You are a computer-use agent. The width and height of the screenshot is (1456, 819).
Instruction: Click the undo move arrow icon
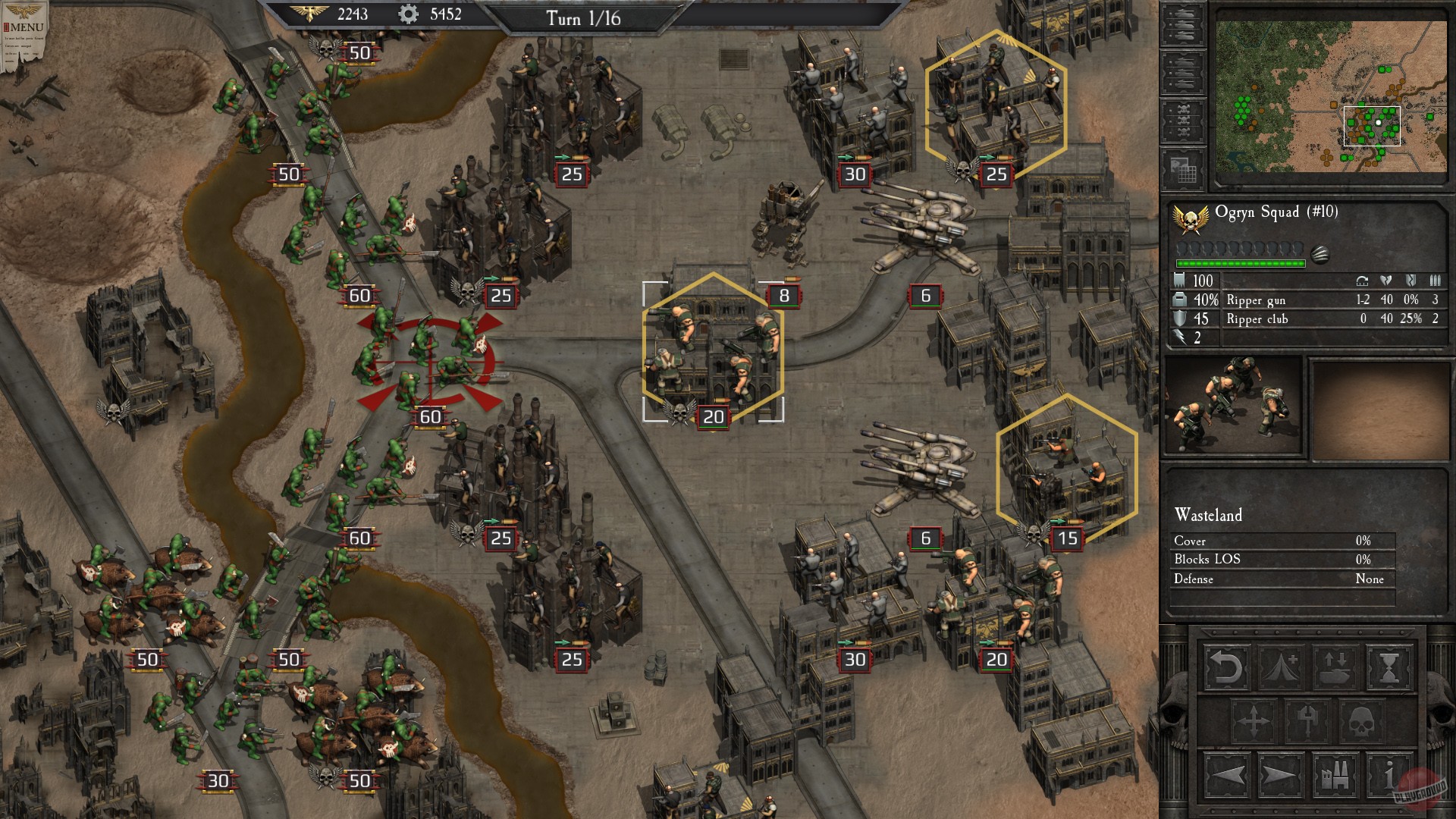[1228, 668]
